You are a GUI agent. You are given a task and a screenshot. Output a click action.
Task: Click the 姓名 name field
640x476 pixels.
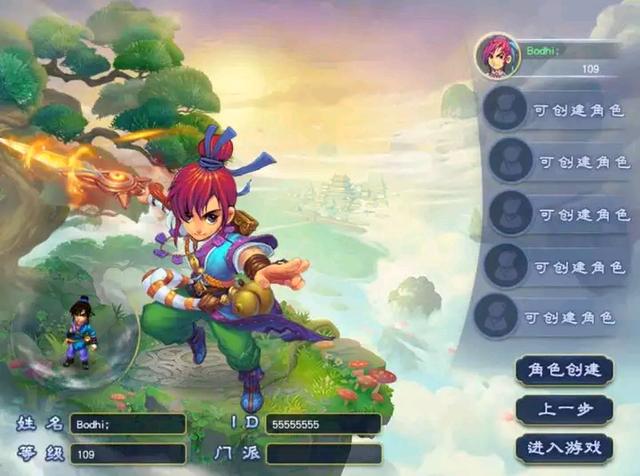(128, 424)
